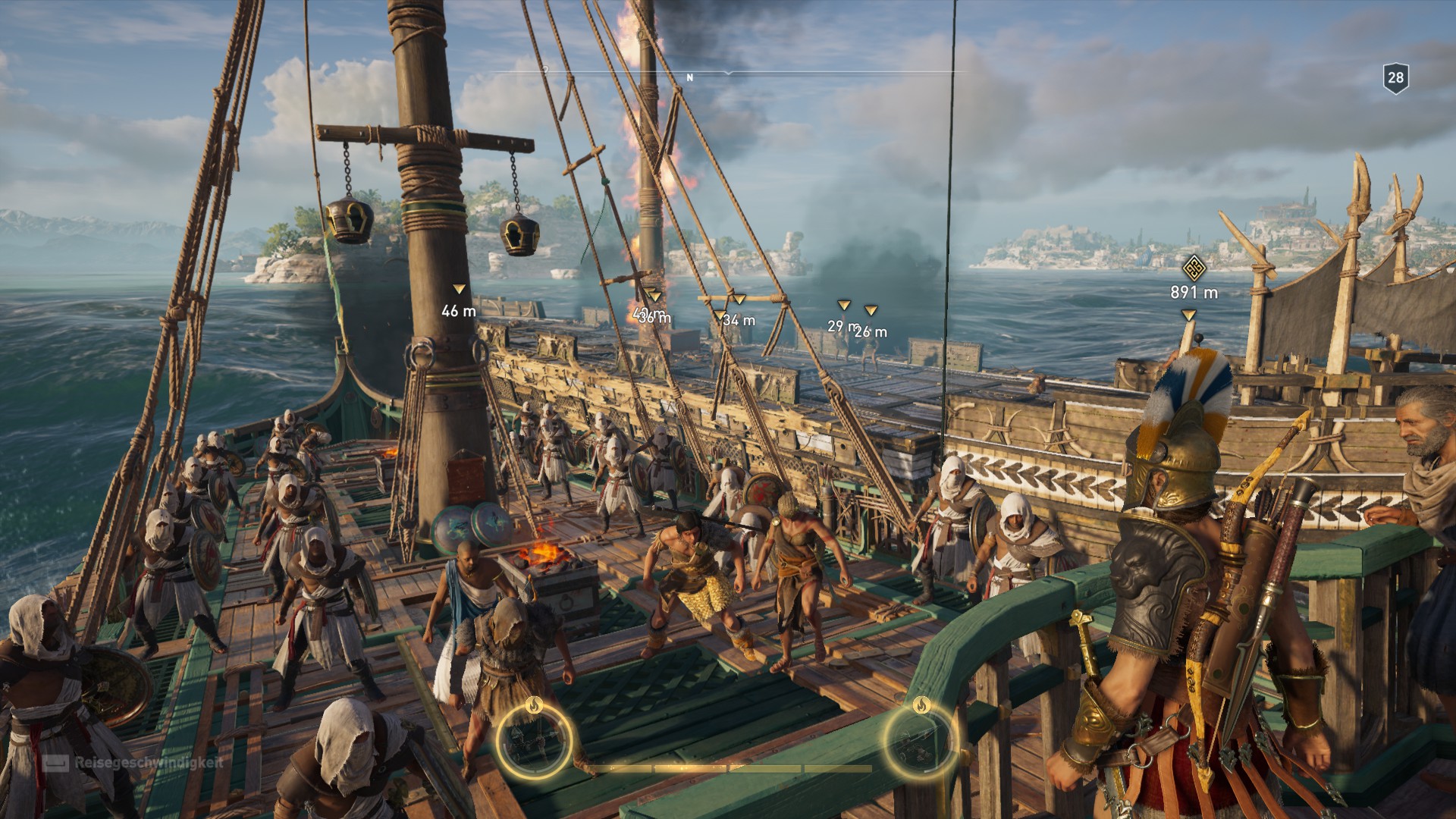
Task: Click the yellow enemy marker at 46 m
Action: [x=459, y=289]
